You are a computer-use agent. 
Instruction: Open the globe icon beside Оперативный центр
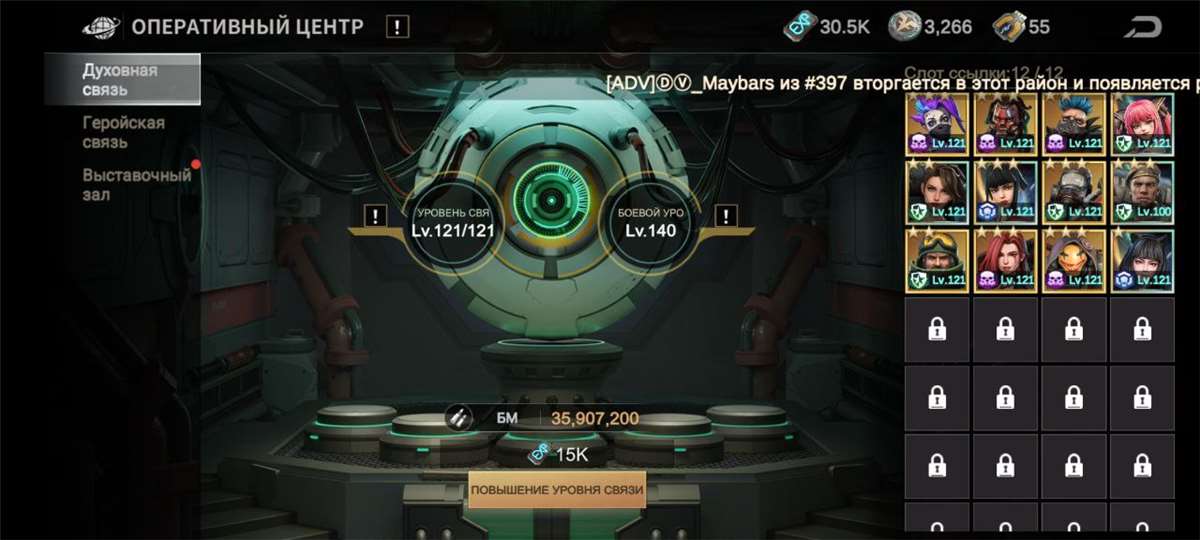tap(101, 27)
